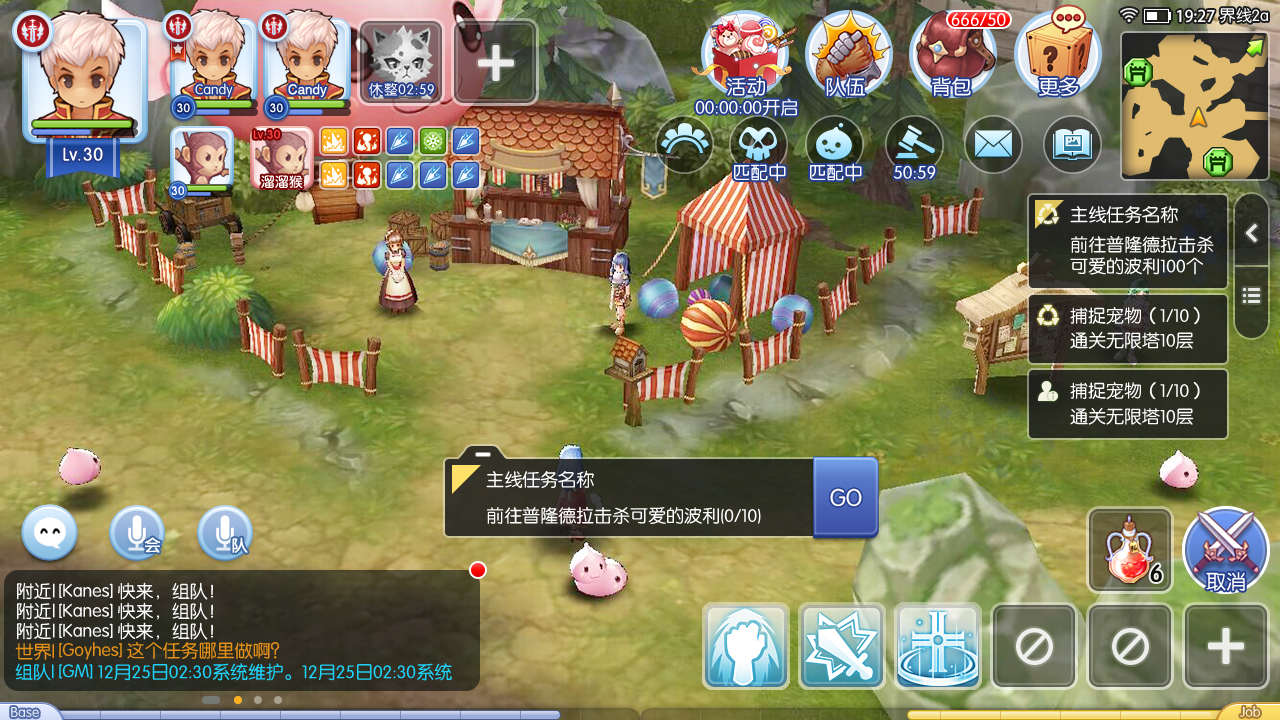Expand the quest list icon below the chevron
The image size is (1280, 720).
(x=1251, y=295)
